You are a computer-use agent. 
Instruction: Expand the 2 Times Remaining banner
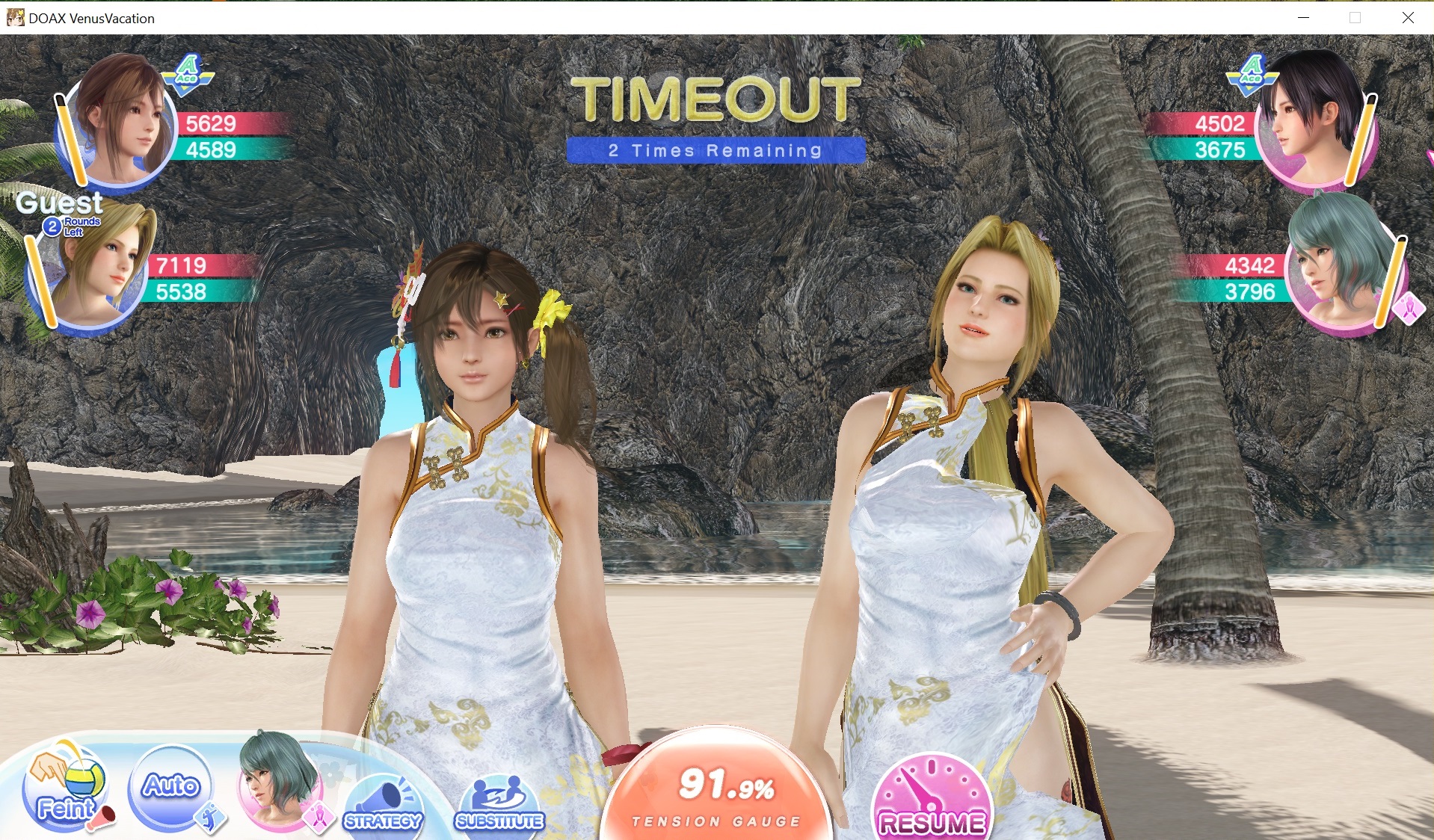click(x=715, y=150)
